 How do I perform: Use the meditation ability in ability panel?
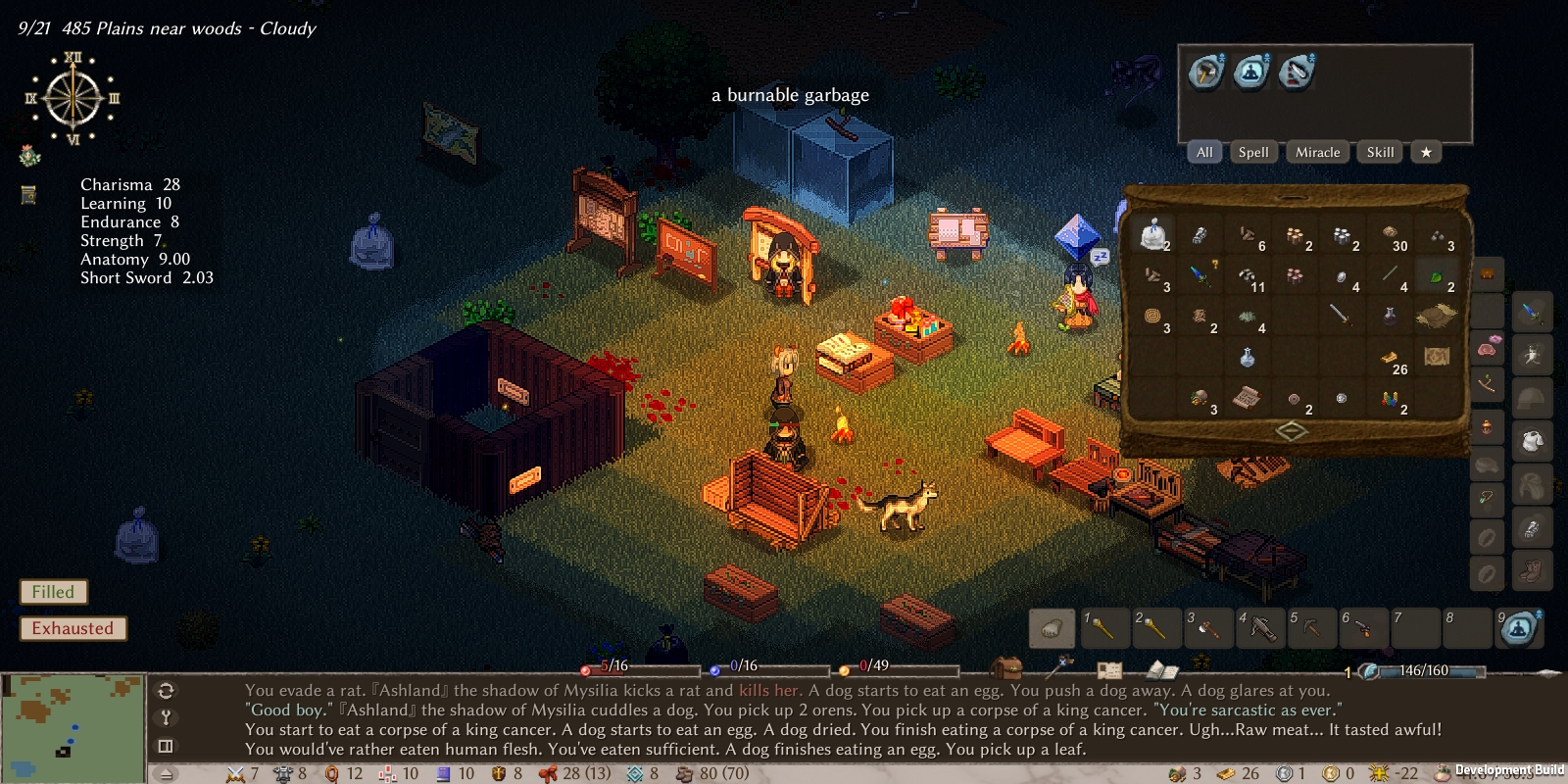tap(1250, 72)
